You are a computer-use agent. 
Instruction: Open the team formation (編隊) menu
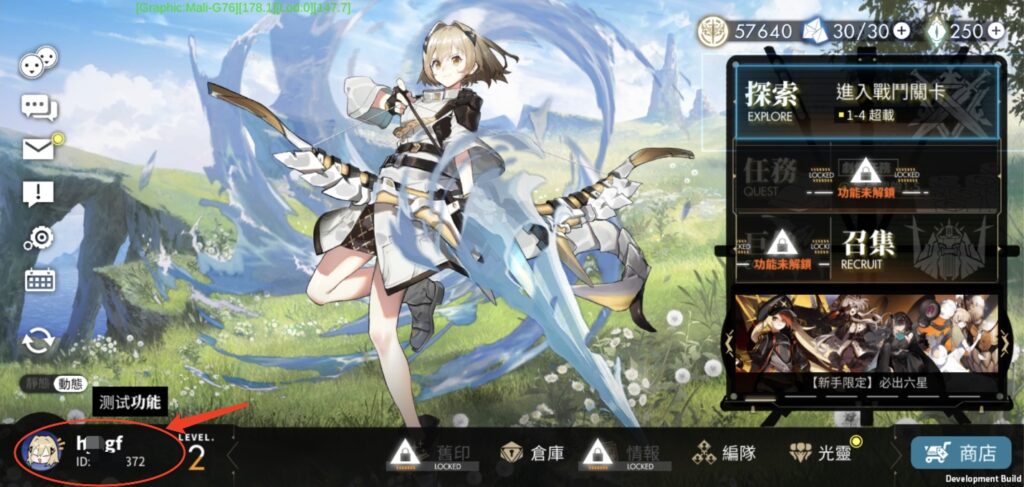[724, 453]
